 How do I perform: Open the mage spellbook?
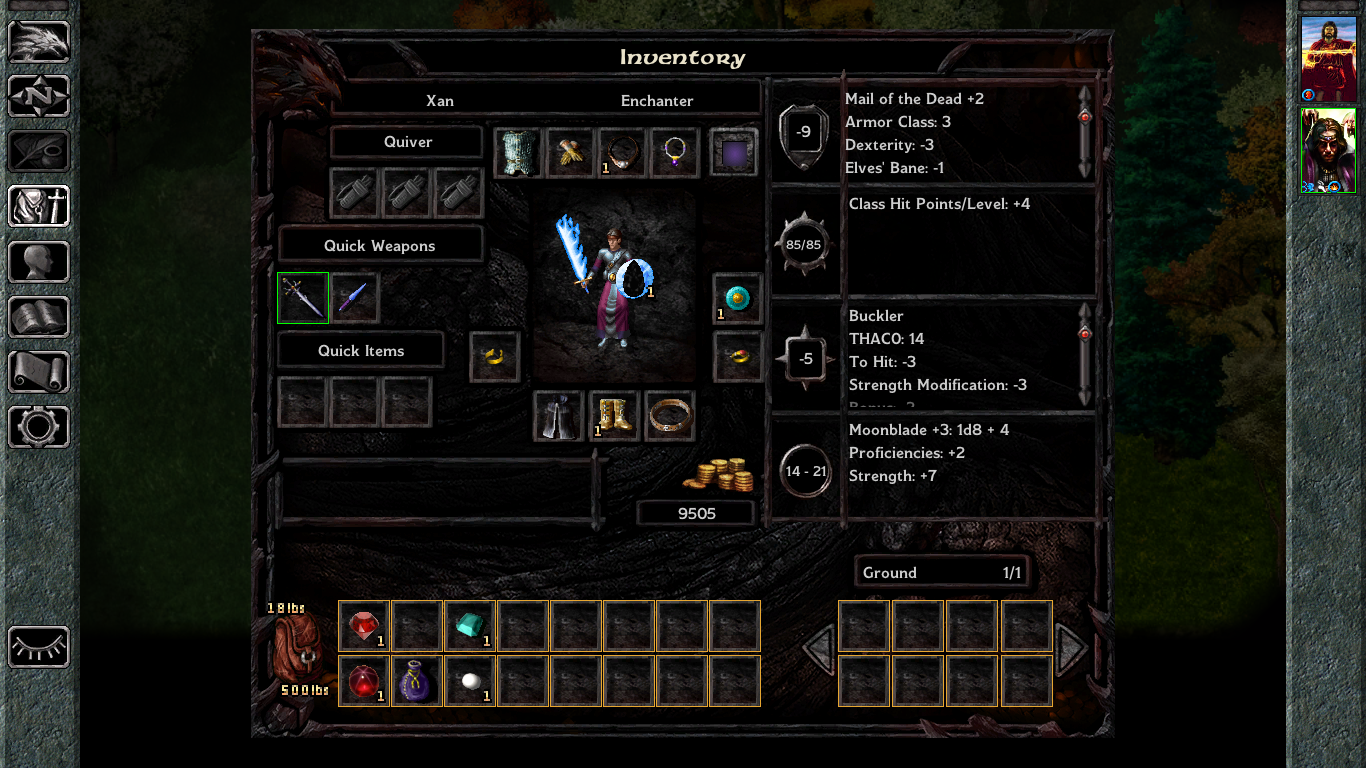pyautogui.click(x=39, y=317)
